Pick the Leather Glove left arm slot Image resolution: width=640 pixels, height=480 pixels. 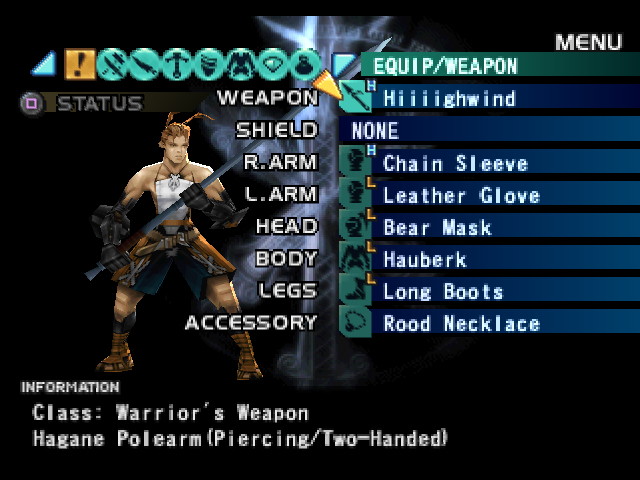461,195
